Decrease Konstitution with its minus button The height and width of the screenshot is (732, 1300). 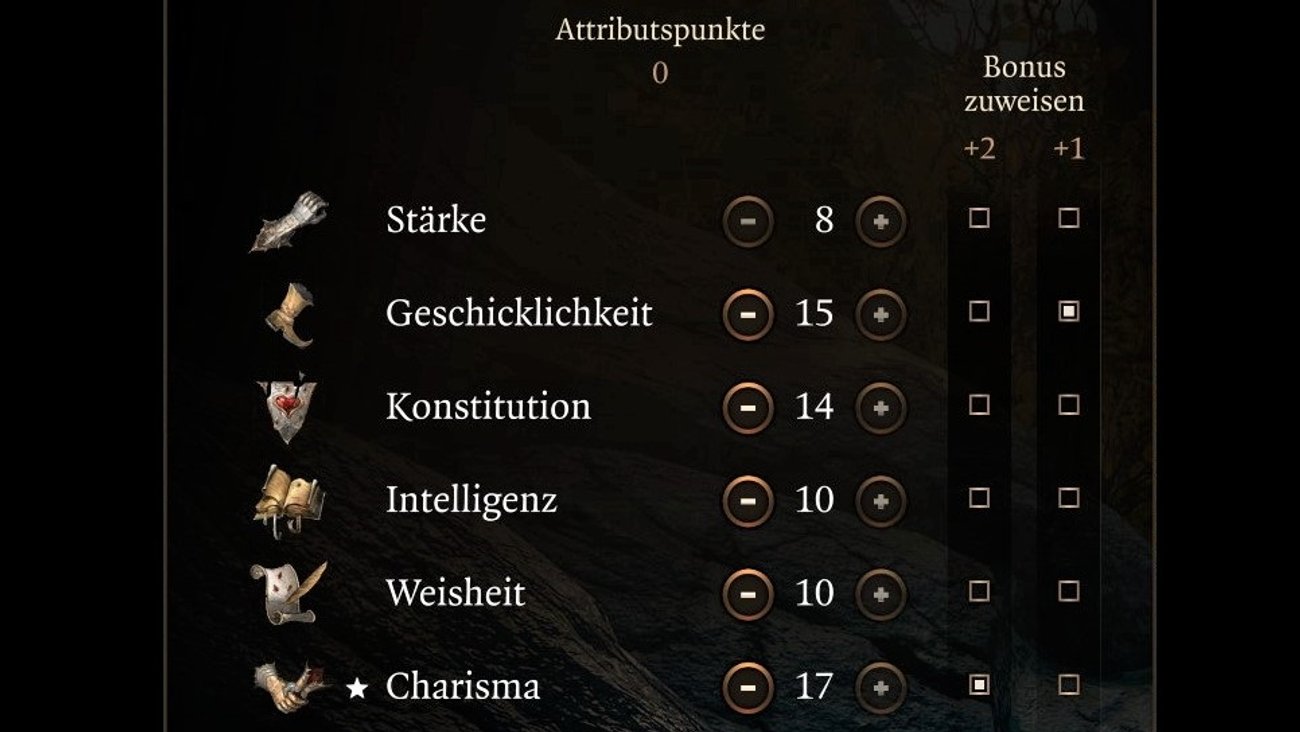point(748,408)
